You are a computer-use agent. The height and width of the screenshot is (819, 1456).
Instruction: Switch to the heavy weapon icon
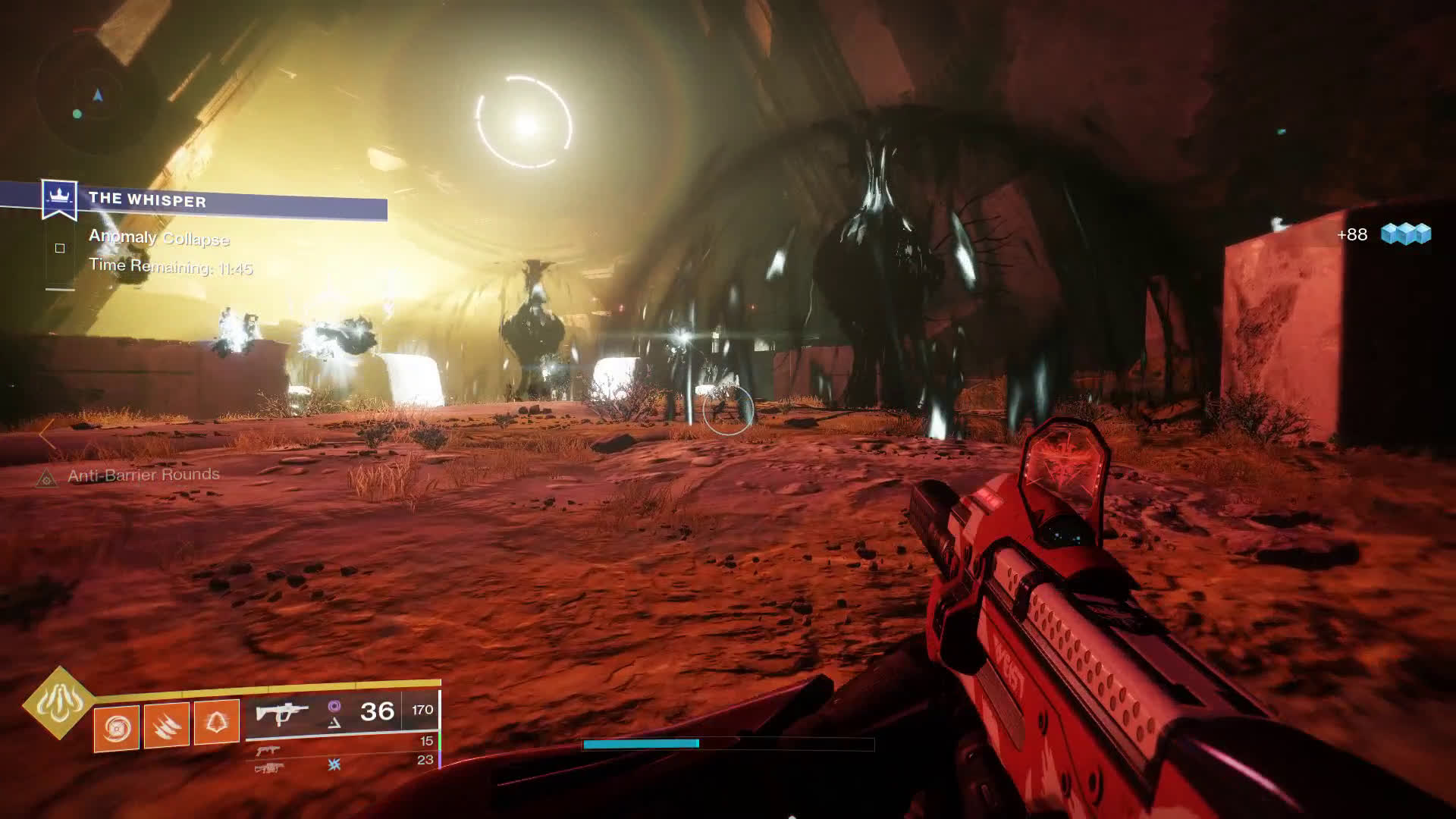[269, 768]
